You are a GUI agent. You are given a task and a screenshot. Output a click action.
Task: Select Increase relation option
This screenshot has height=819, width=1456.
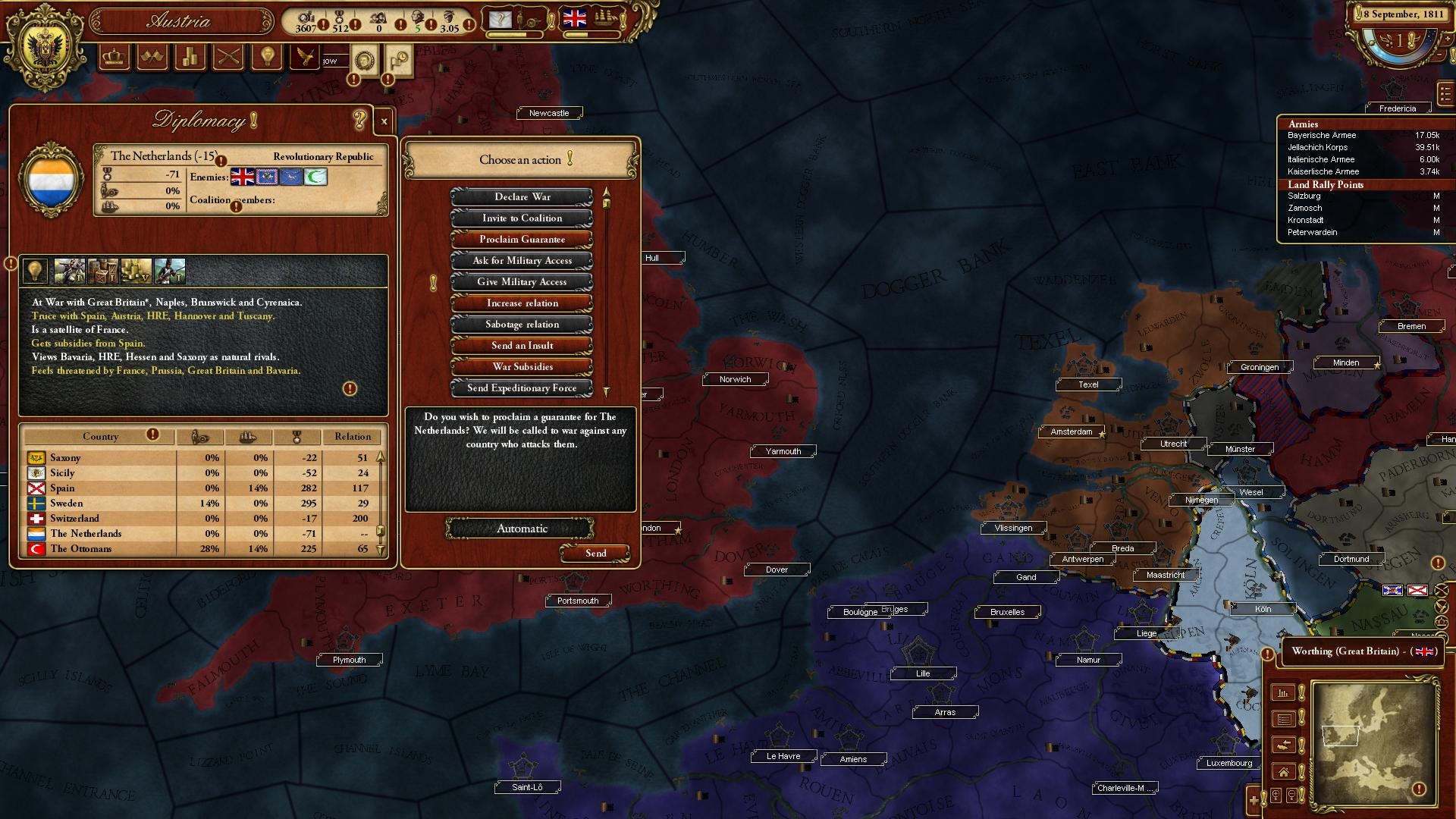(522, 303)
